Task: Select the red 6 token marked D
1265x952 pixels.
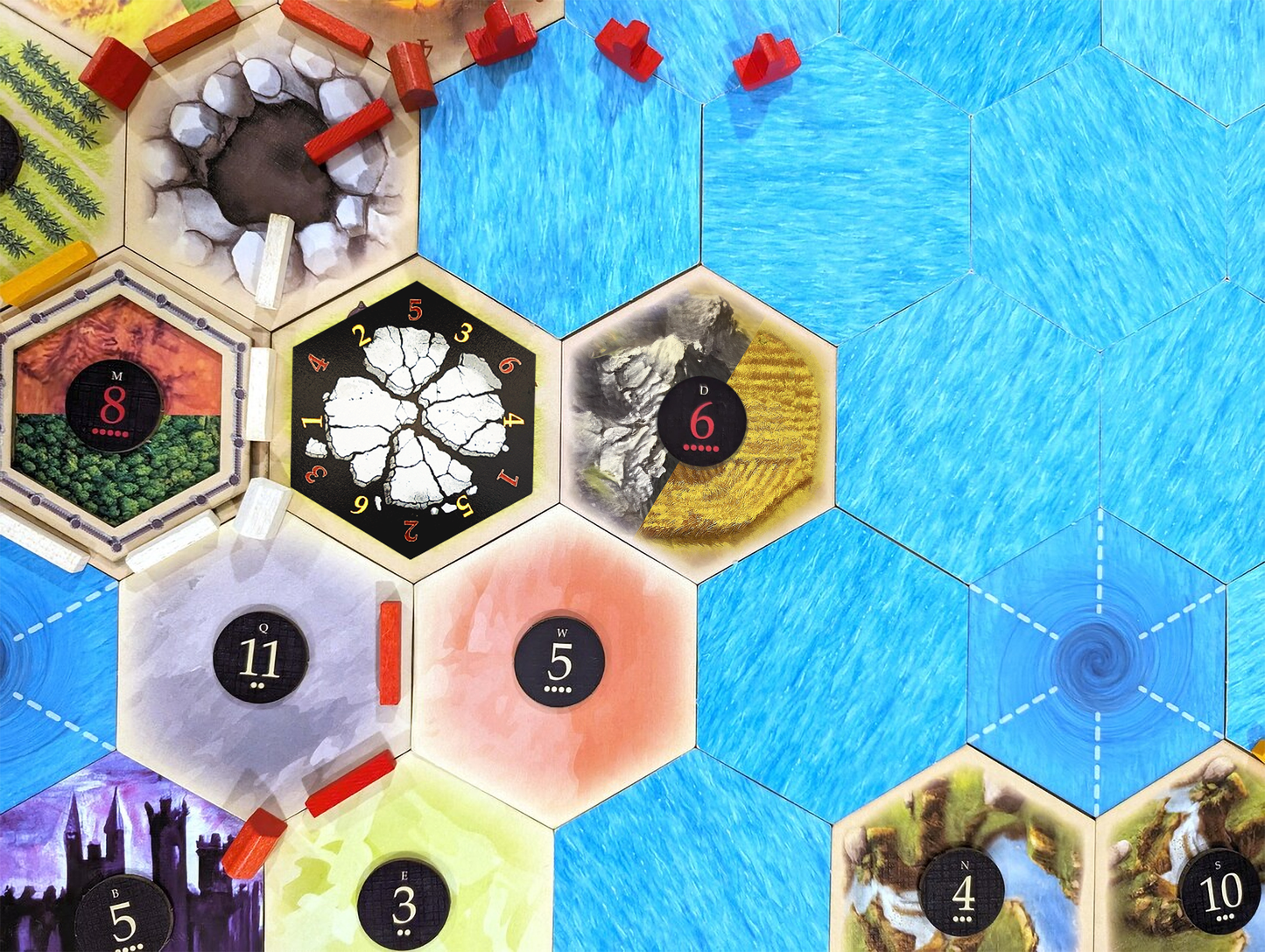Action: [x=701, y=422]
